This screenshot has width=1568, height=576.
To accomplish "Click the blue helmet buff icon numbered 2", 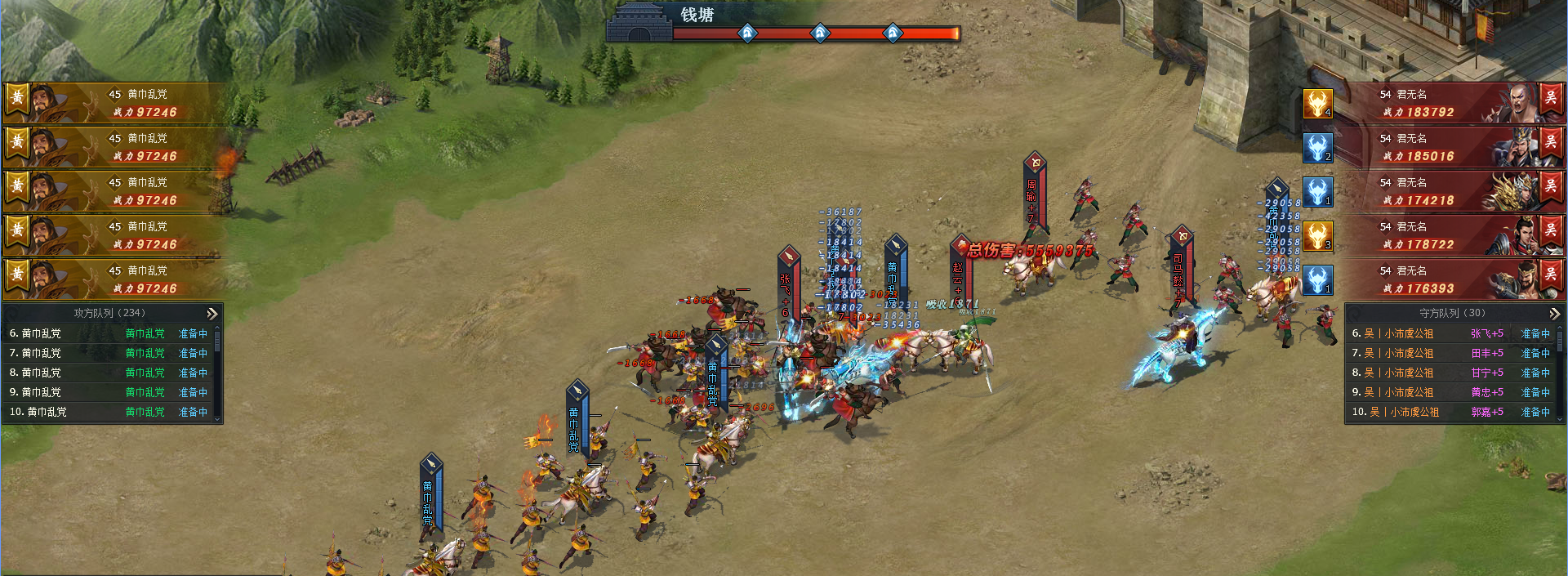I will click(x=1317, y=148).
